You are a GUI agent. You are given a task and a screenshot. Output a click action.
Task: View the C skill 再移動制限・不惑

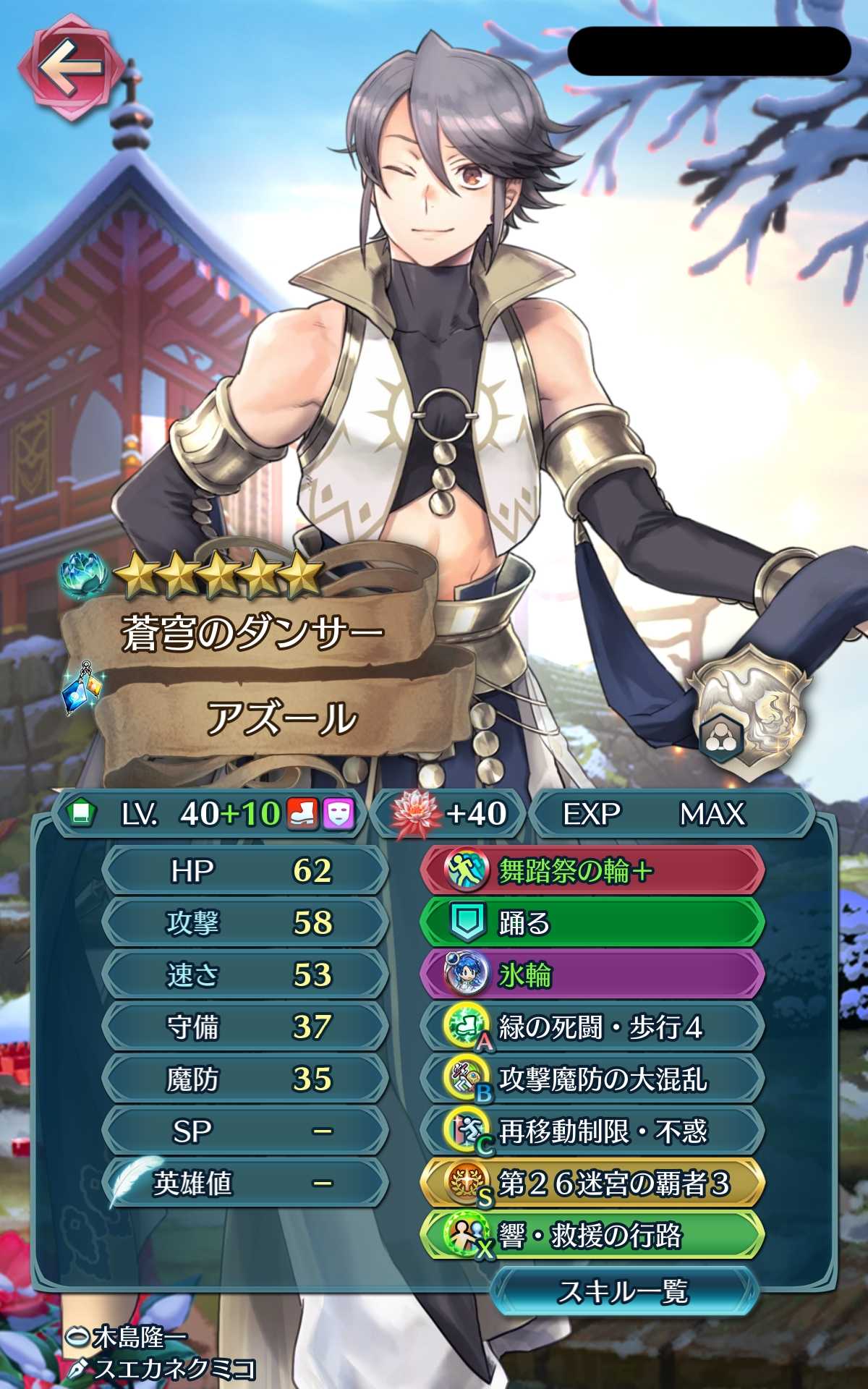[x=592, y=1131]
